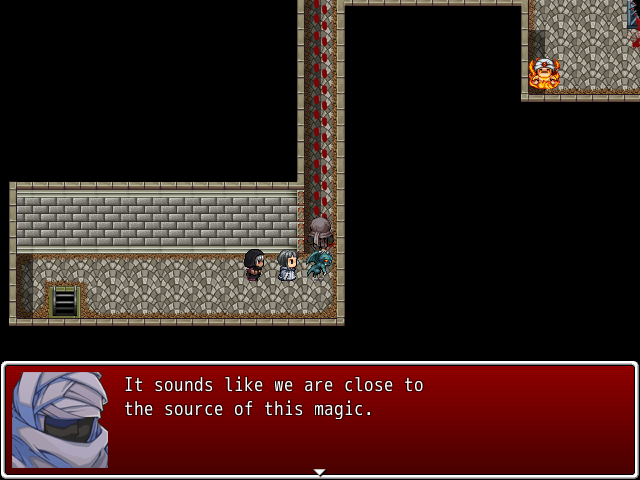Advance dialogue with the white continue arrow
This screenshot has width=640, height=480.
pos(319,471)
